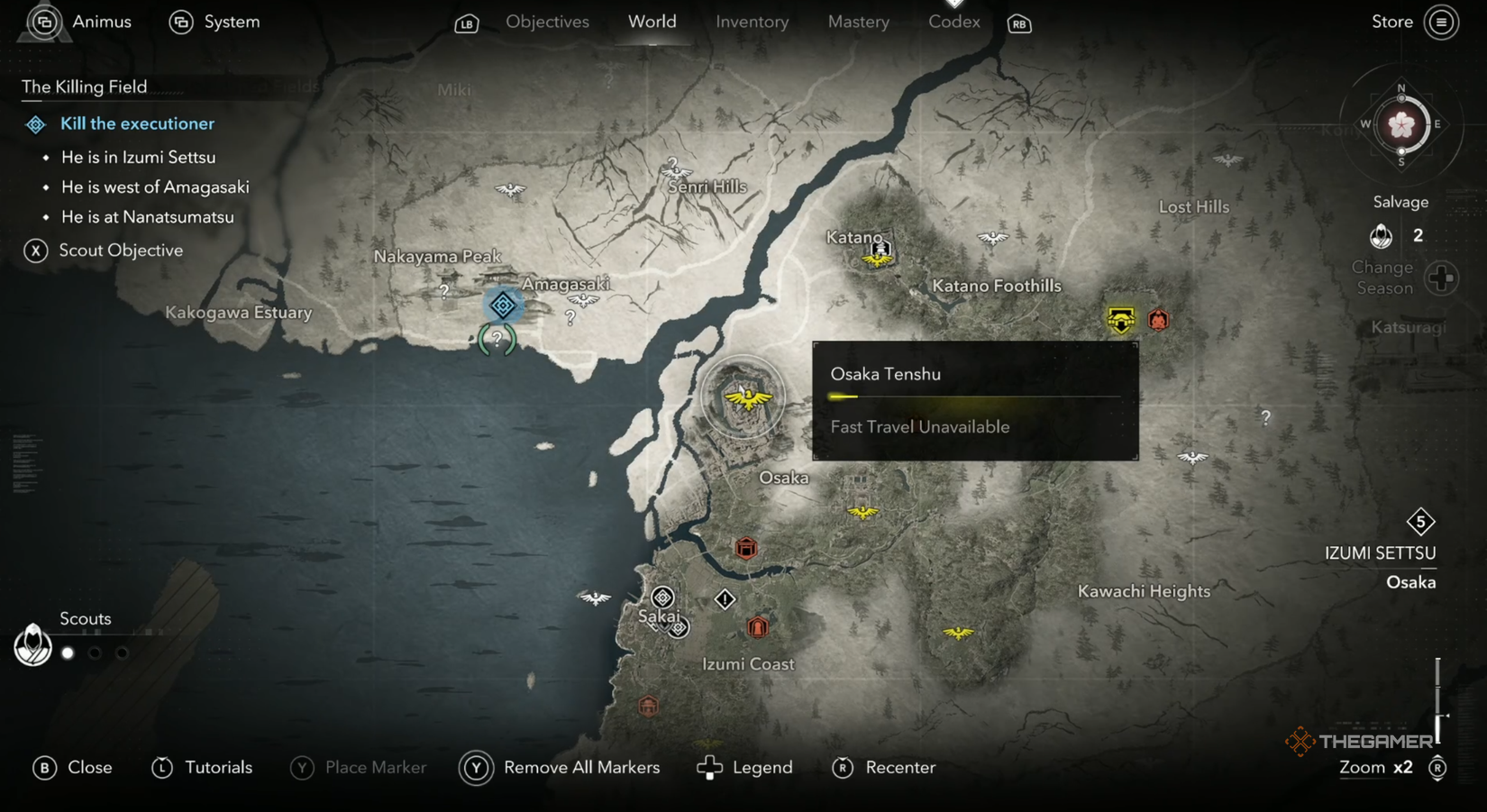Viewport: 1487px width, 812px height.
Task: Select the second scout slot dot
Action: coord(95,652)
